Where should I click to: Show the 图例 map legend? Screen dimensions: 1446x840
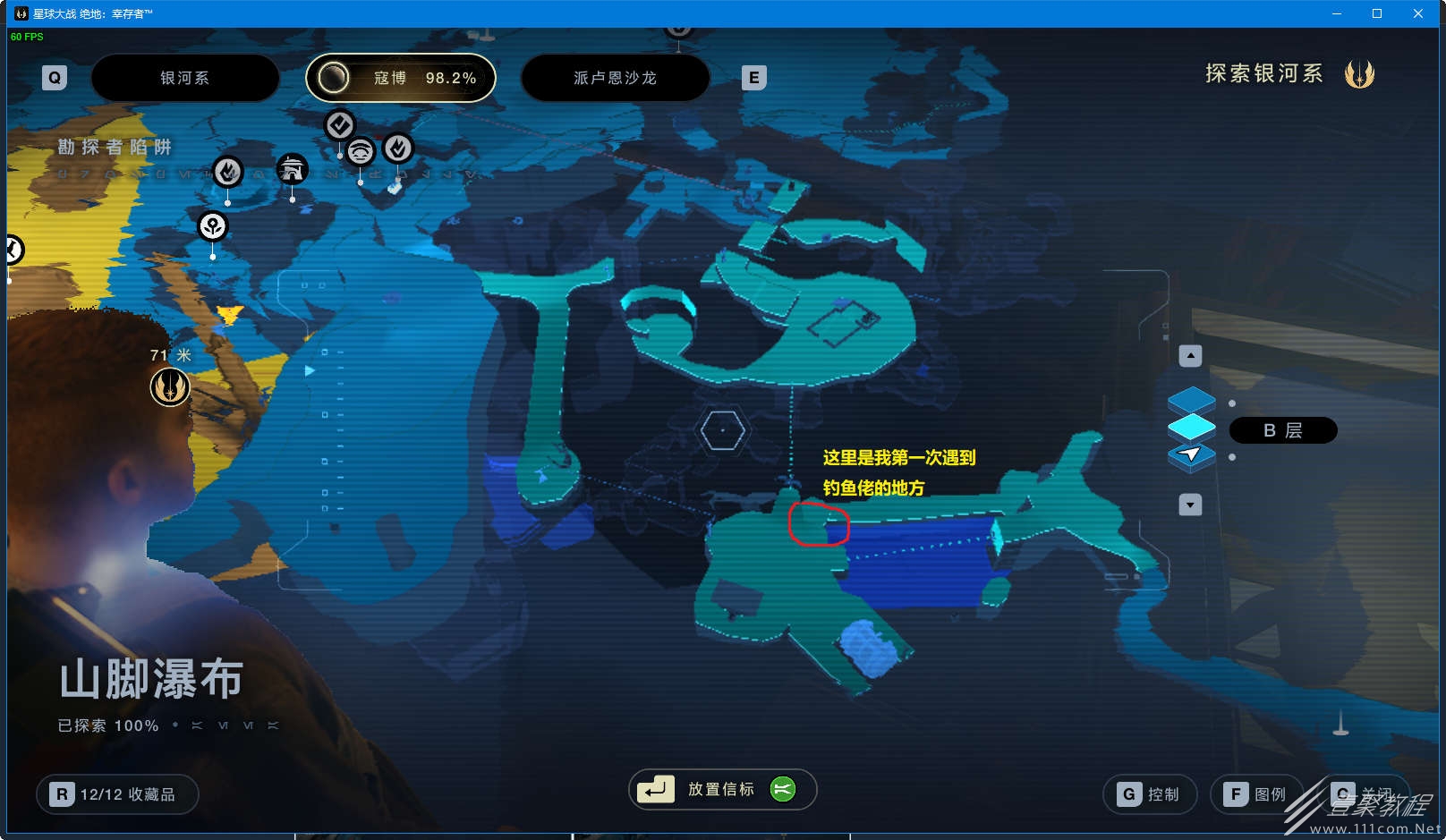[x=1256, y=794]
